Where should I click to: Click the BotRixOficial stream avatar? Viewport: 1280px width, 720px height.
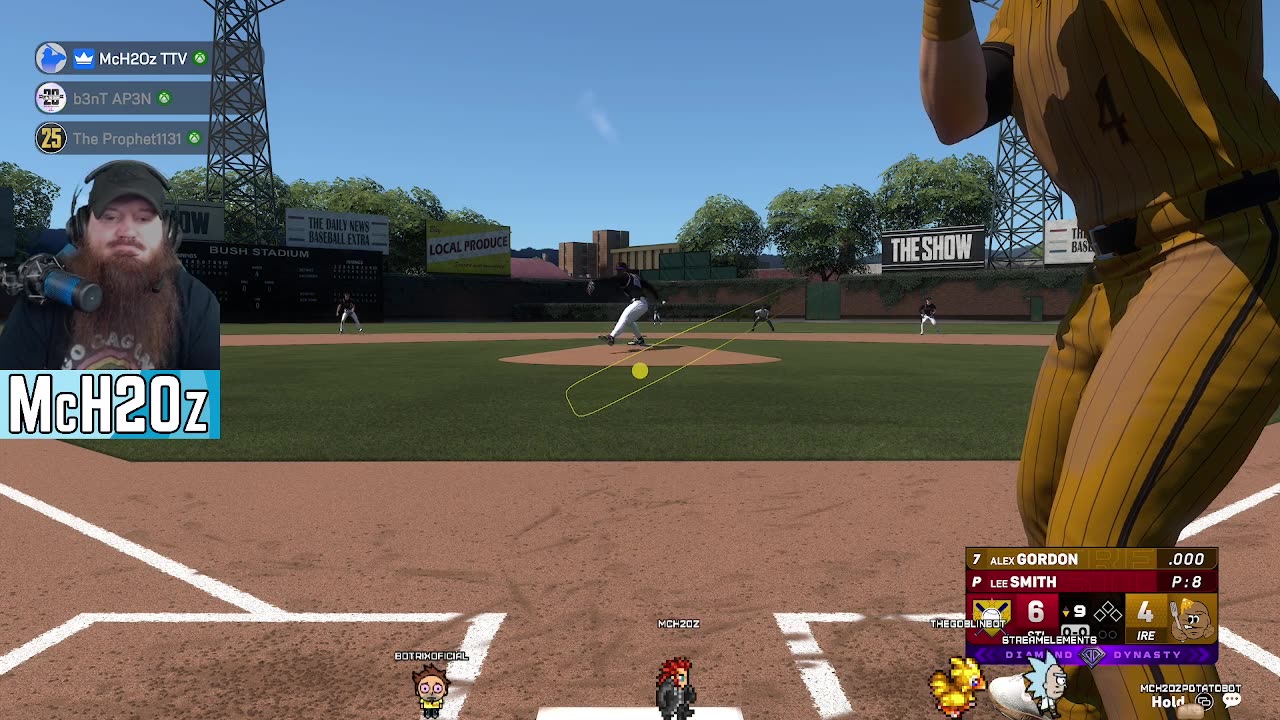(431, 687)
